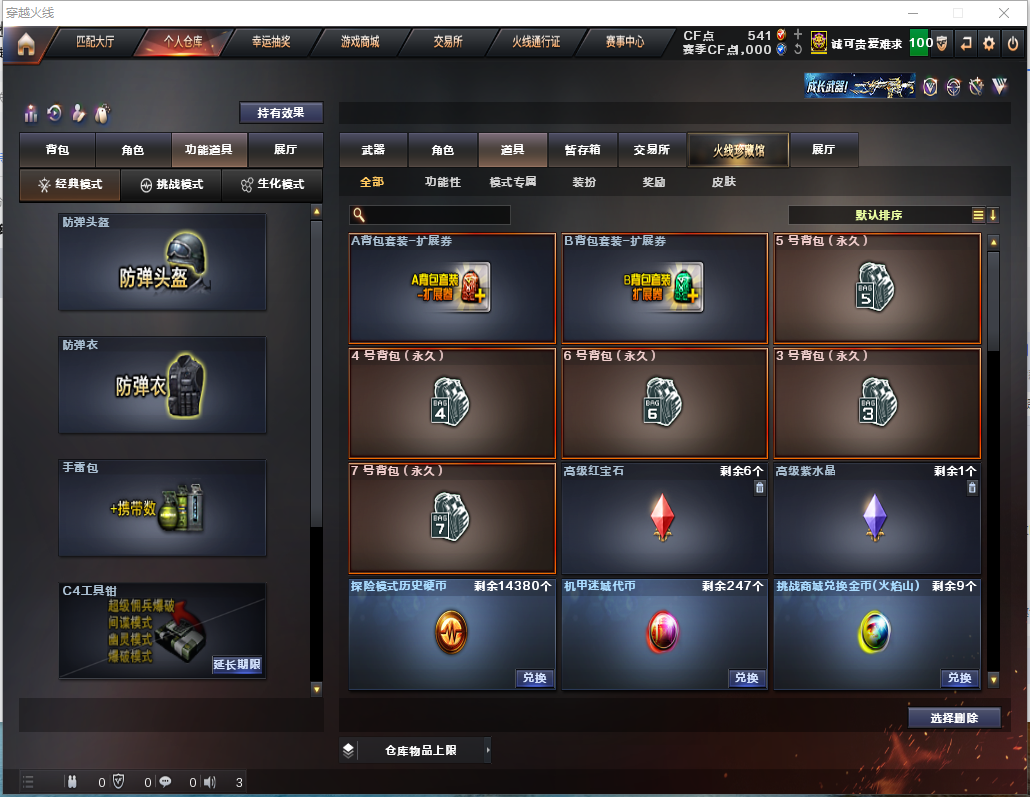
Task: Click the 持有效果 button
Action: click(281, 113)
